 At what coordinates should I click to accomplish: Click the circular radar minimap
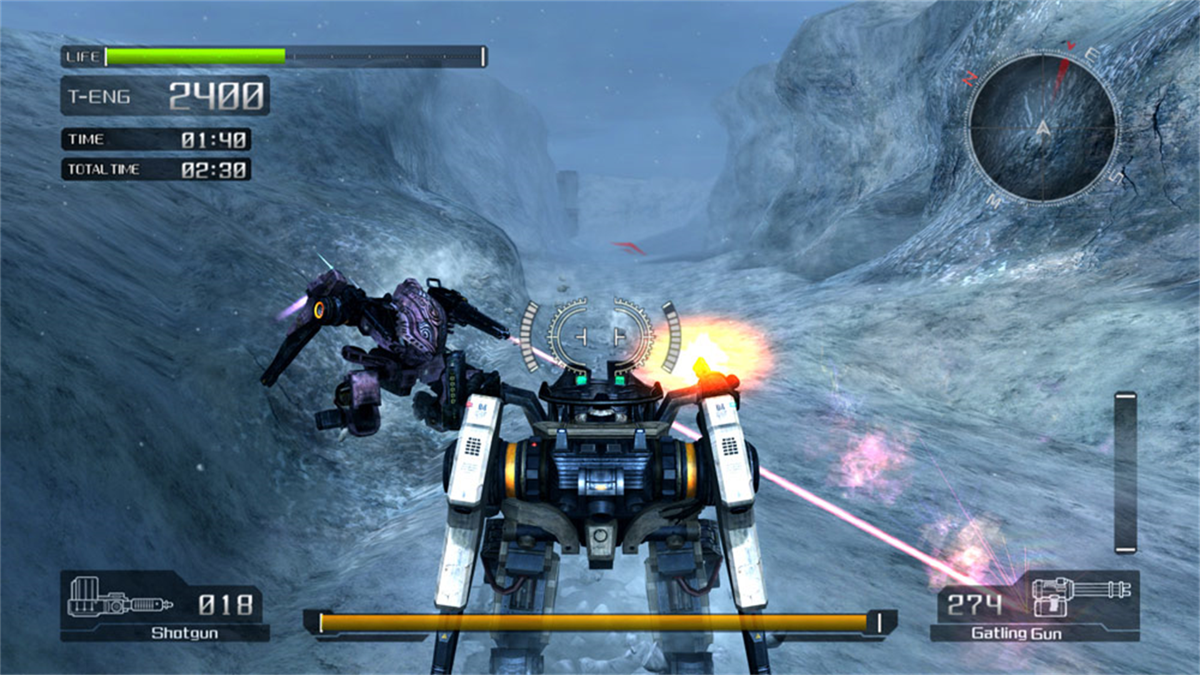coord(1042,128)
